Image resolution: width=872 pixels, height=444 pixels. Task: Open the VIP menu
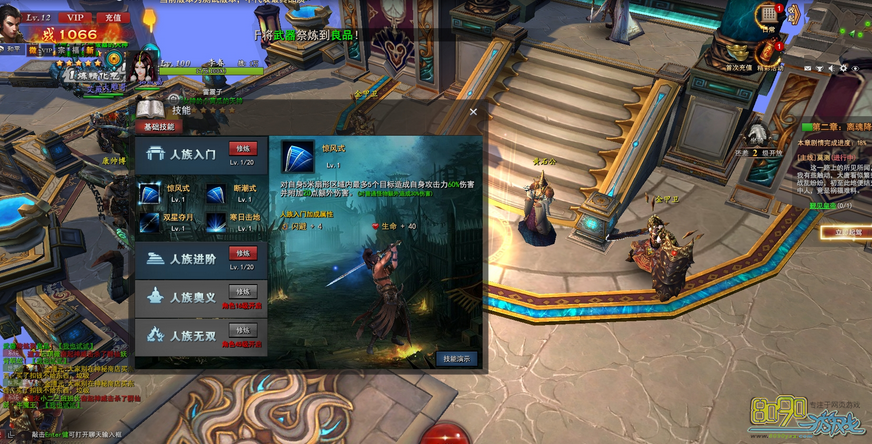click(x=74, y=17)
